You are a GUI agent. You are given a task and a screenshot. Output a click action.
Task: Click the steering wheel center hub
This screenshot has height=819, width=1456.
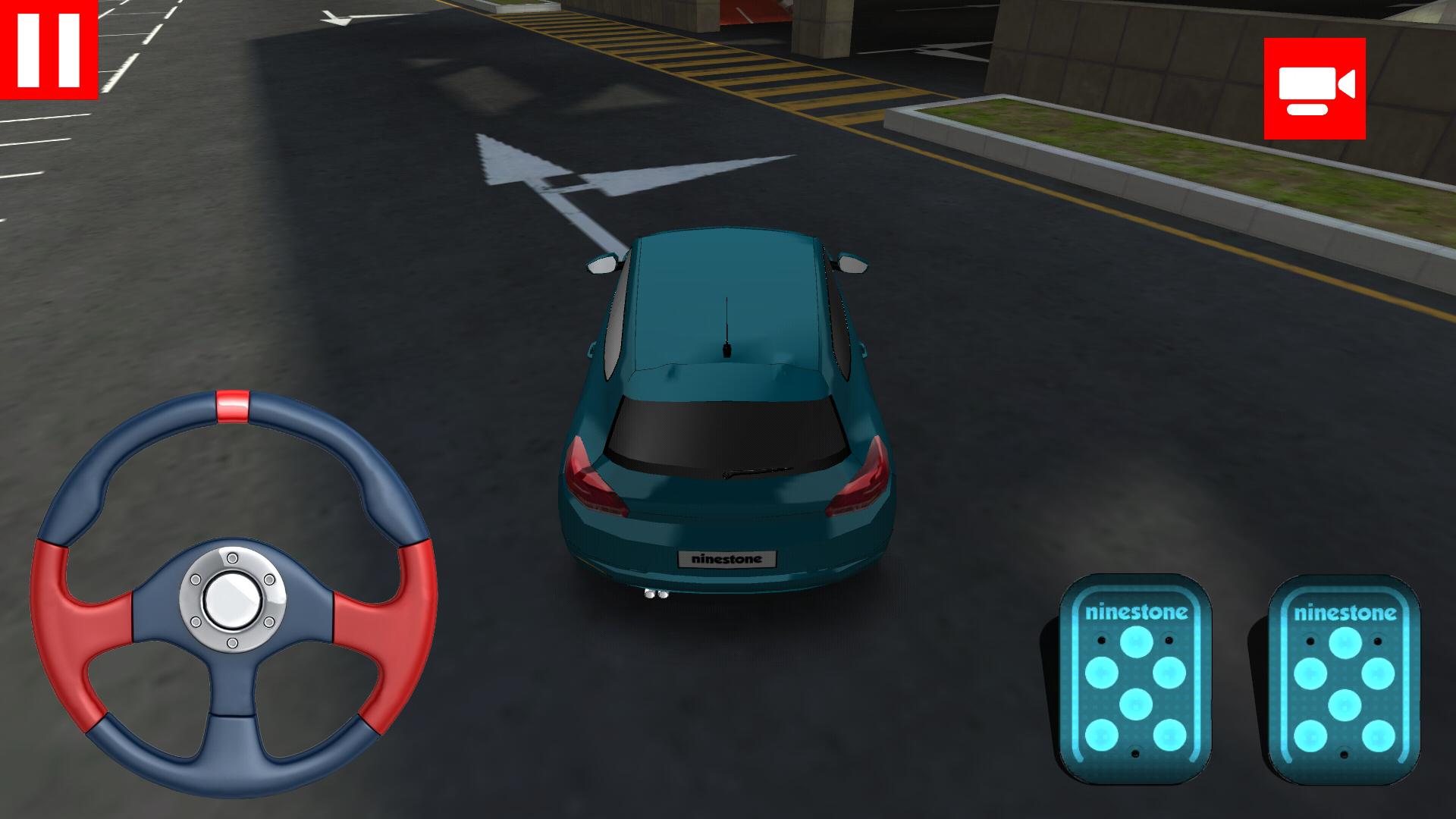(233, 599)
